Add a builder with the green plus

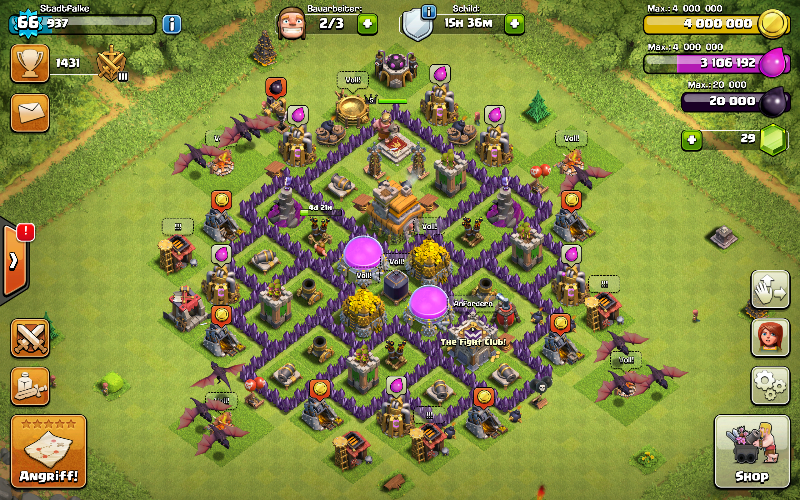[x=367, y=23]
